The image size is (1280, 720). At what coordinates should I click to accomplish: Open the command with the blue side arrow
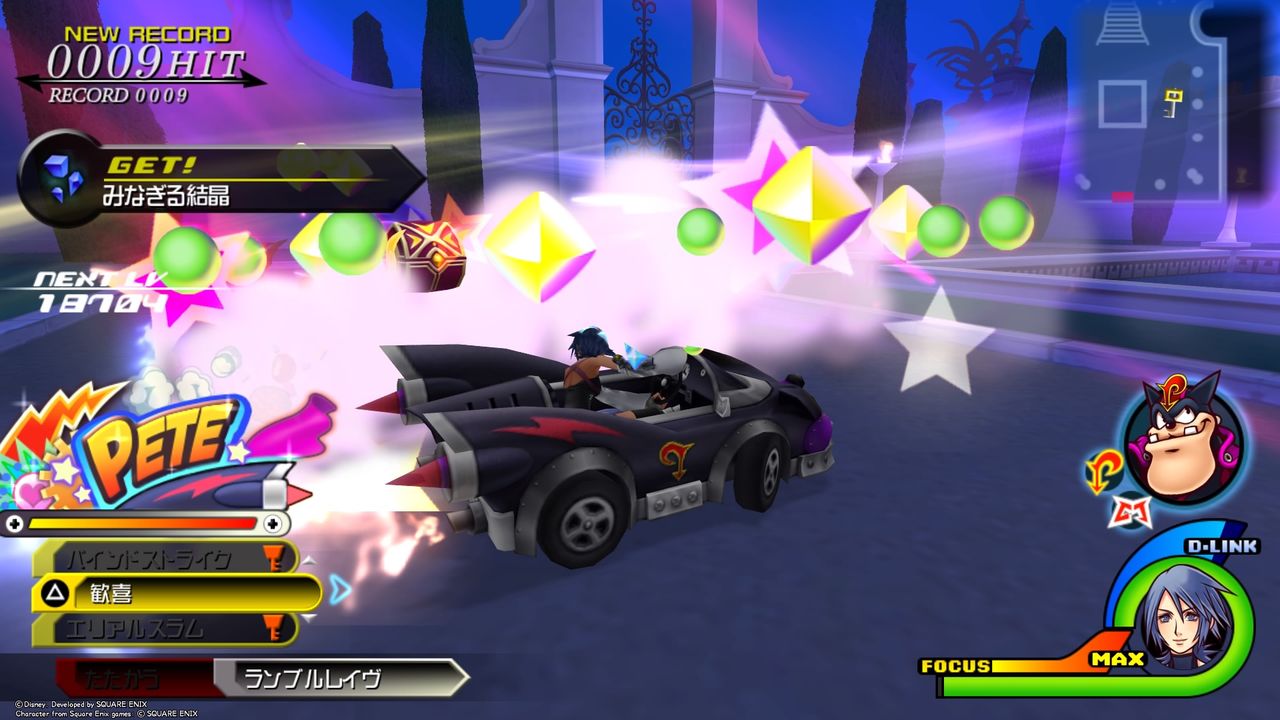tap(340, 591)
